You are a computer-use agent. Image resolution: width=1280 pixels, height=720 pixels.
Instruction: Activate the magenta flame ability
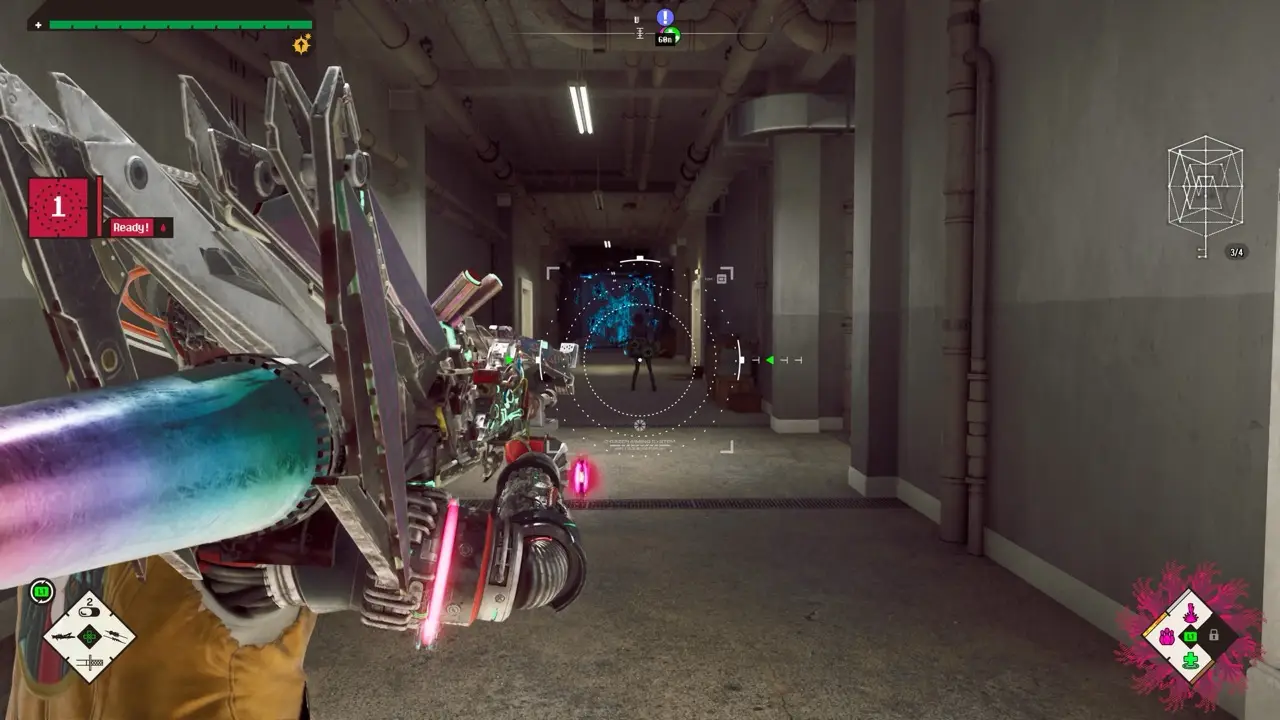pos(1190,612)
